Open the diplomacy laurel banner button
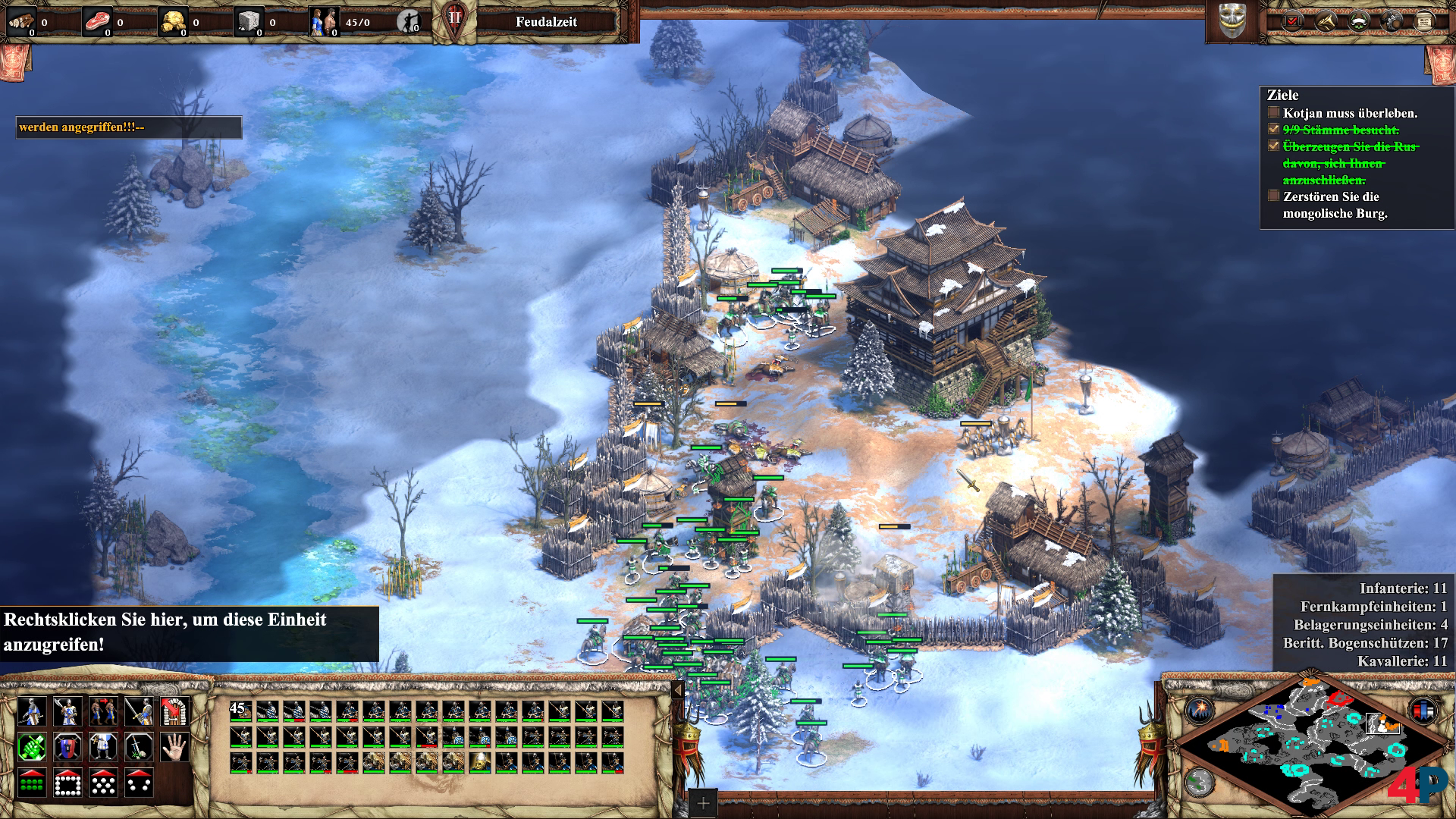Screen dimensions: 1456x819 [x=1359, y=22]
